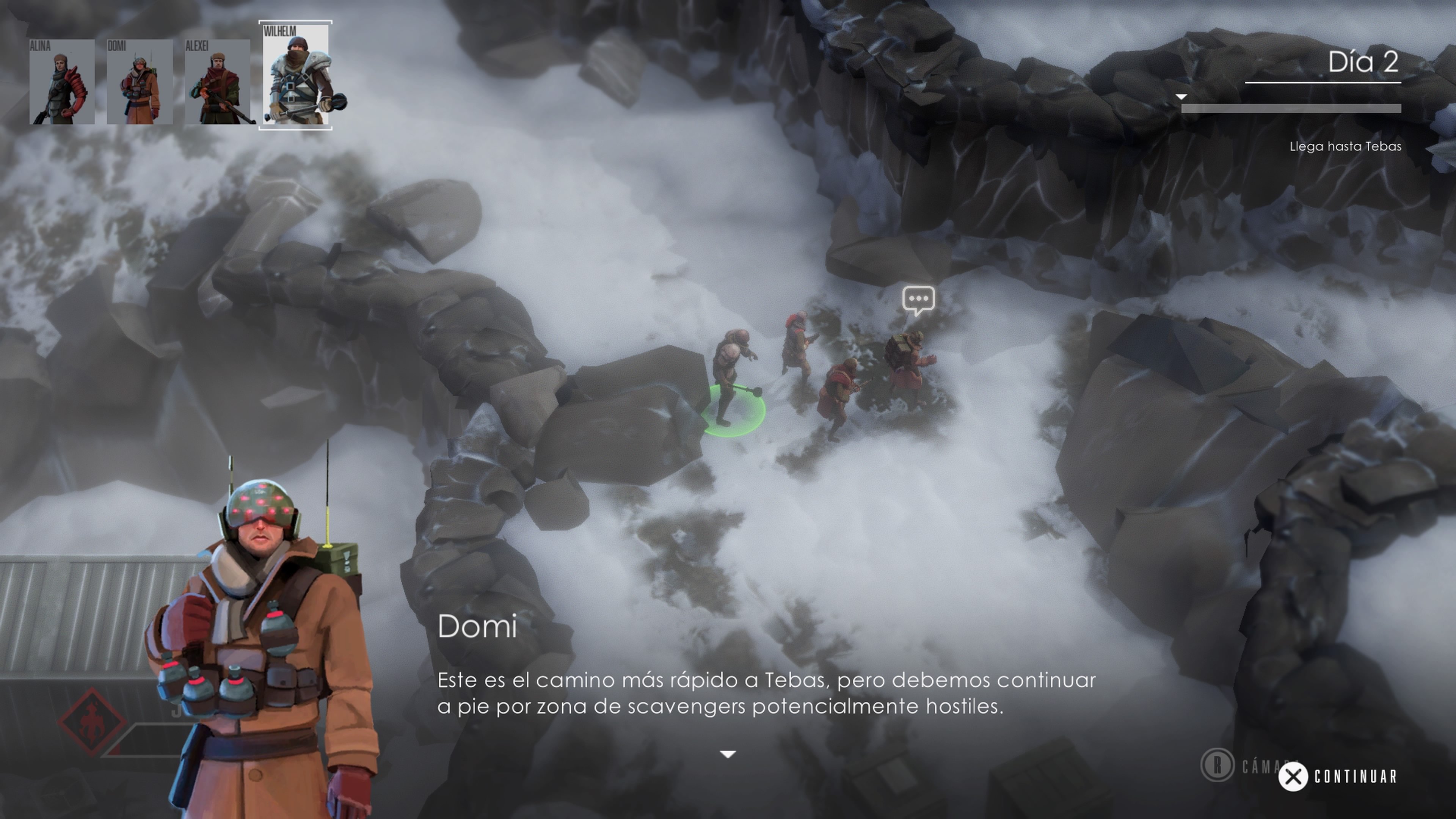Advance dialogue using the small down arrow

pos(728,754)
